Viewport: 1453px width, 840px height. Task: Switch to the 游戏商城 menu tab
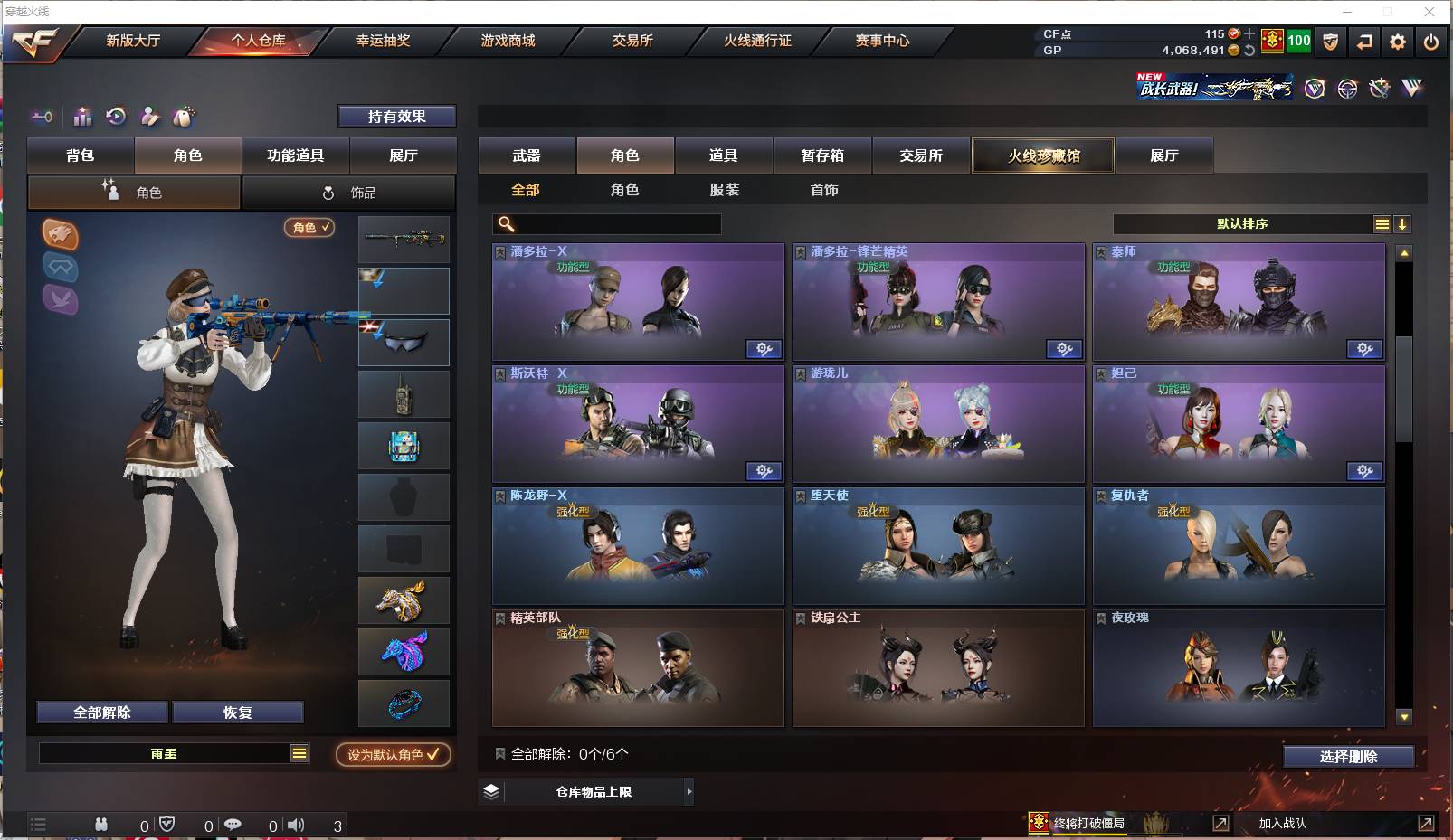[508, 41]
